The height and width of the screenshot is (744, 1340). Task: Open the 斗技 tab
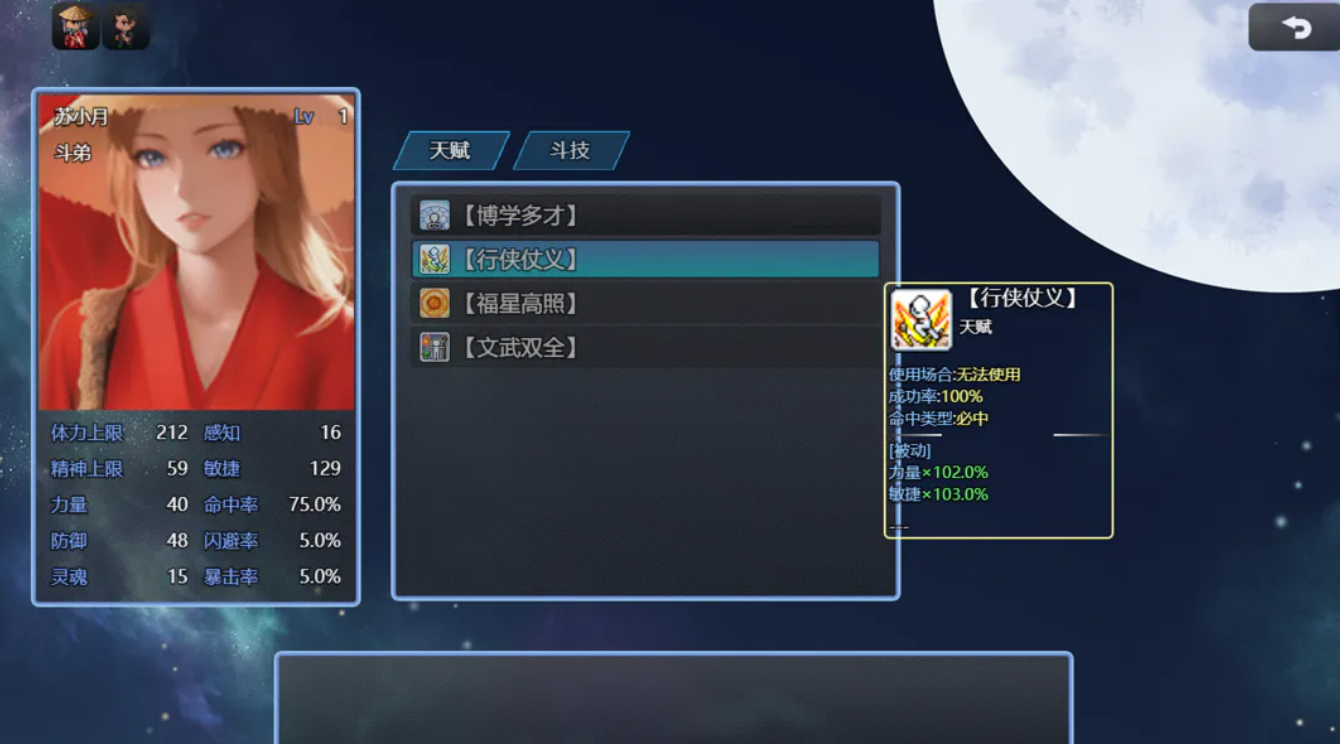coord(570,151)
